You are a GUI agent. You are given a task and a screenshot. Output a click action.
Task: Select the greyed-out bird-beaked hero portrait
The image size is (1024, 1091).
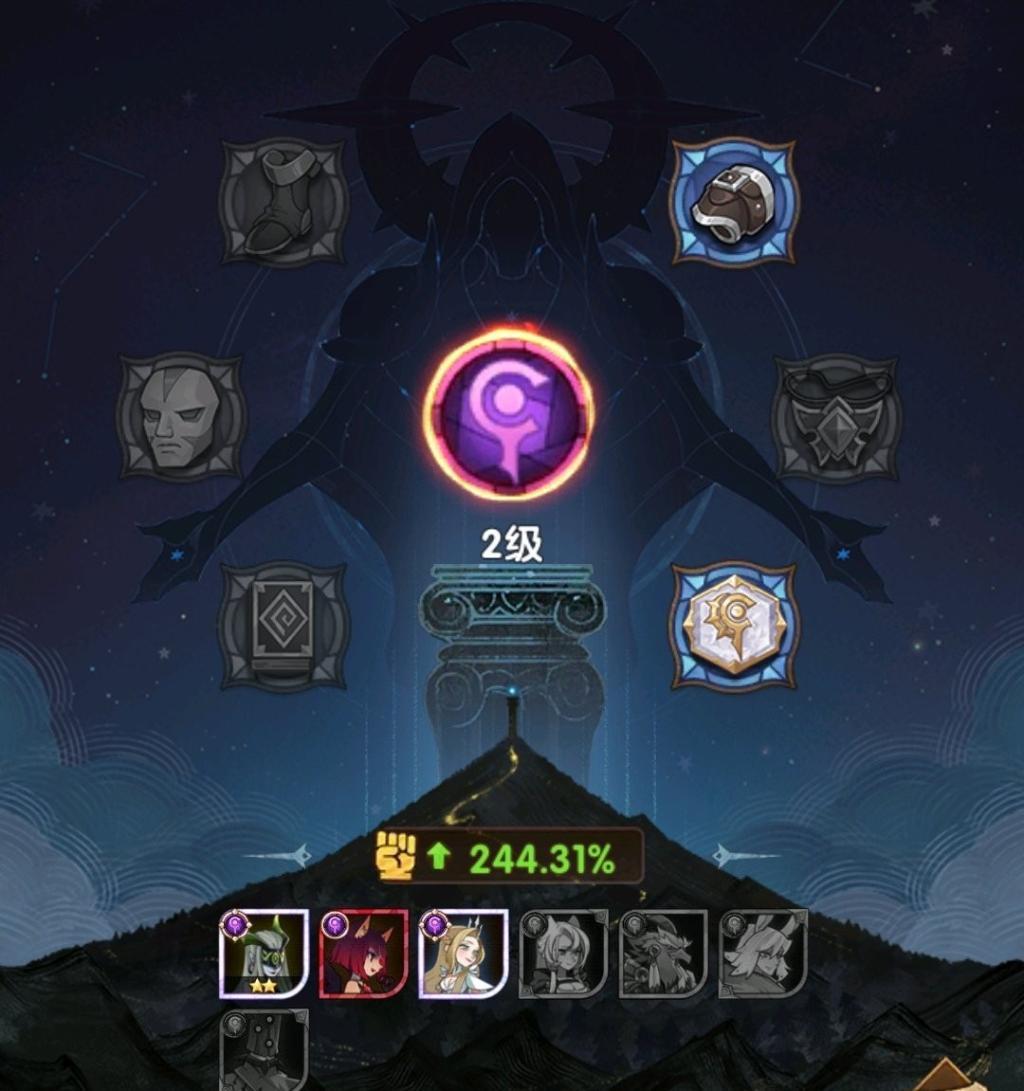click(663, 954)
